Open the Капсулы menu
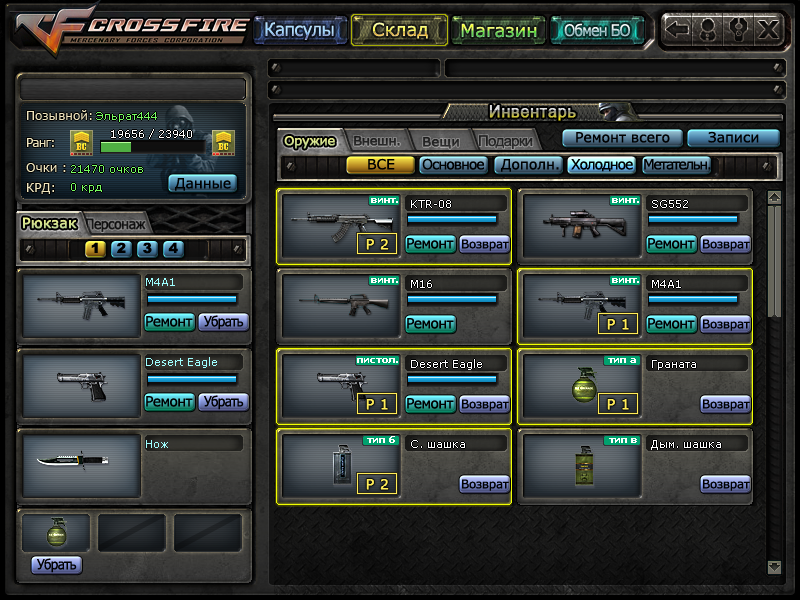The height and width of the screenshot is (600, 800). coord(299,31)
